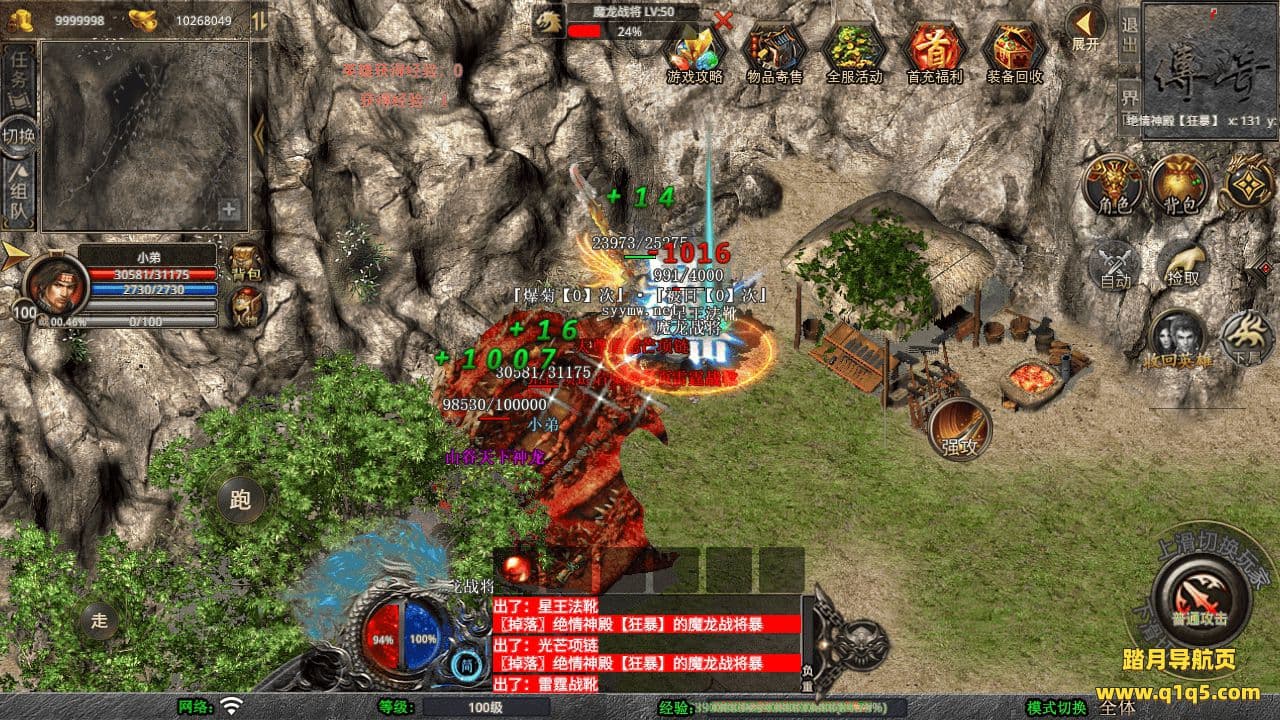Switch movement to 跑 run mode
The image size is (1280, 720).
(241, 500)
